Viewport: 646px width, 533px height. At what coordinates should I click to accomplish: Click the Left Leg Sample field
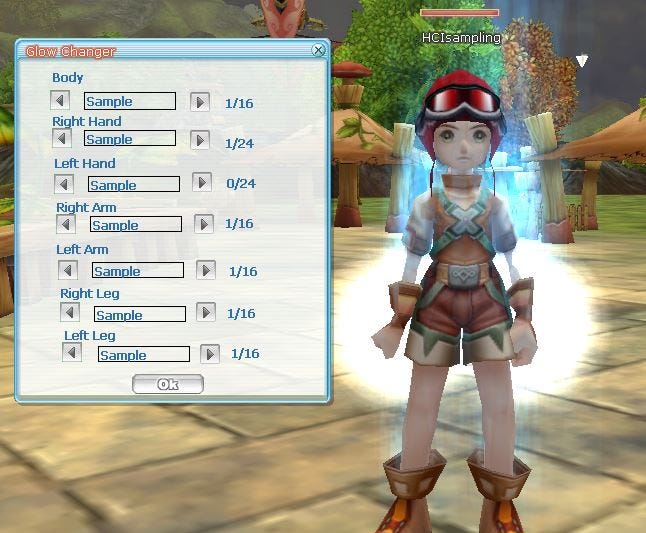(x=144, y=354)
